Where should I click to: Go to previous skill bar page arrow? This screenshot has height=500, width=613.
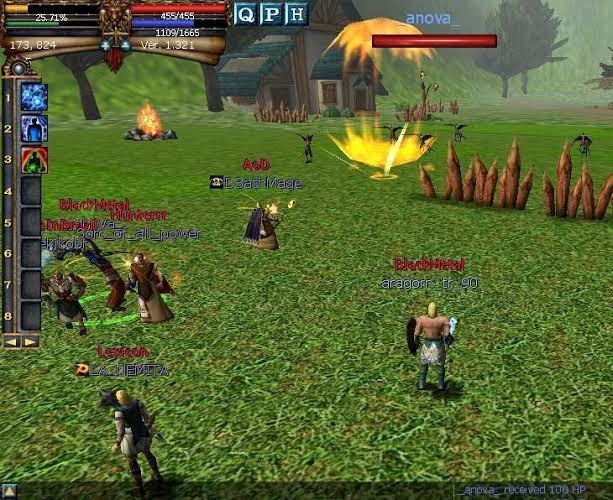pos(13,341)
